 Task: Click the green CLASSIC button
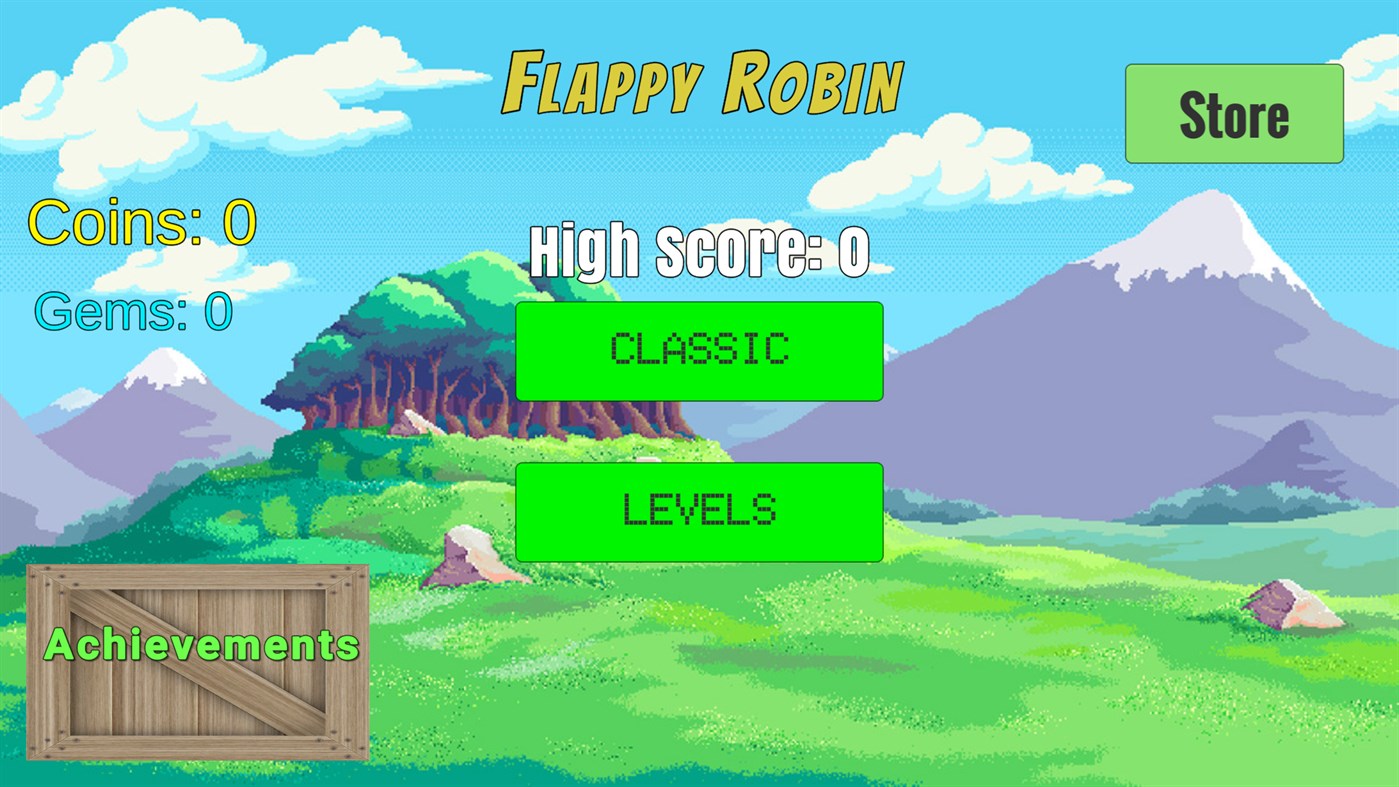click(699, 350)
